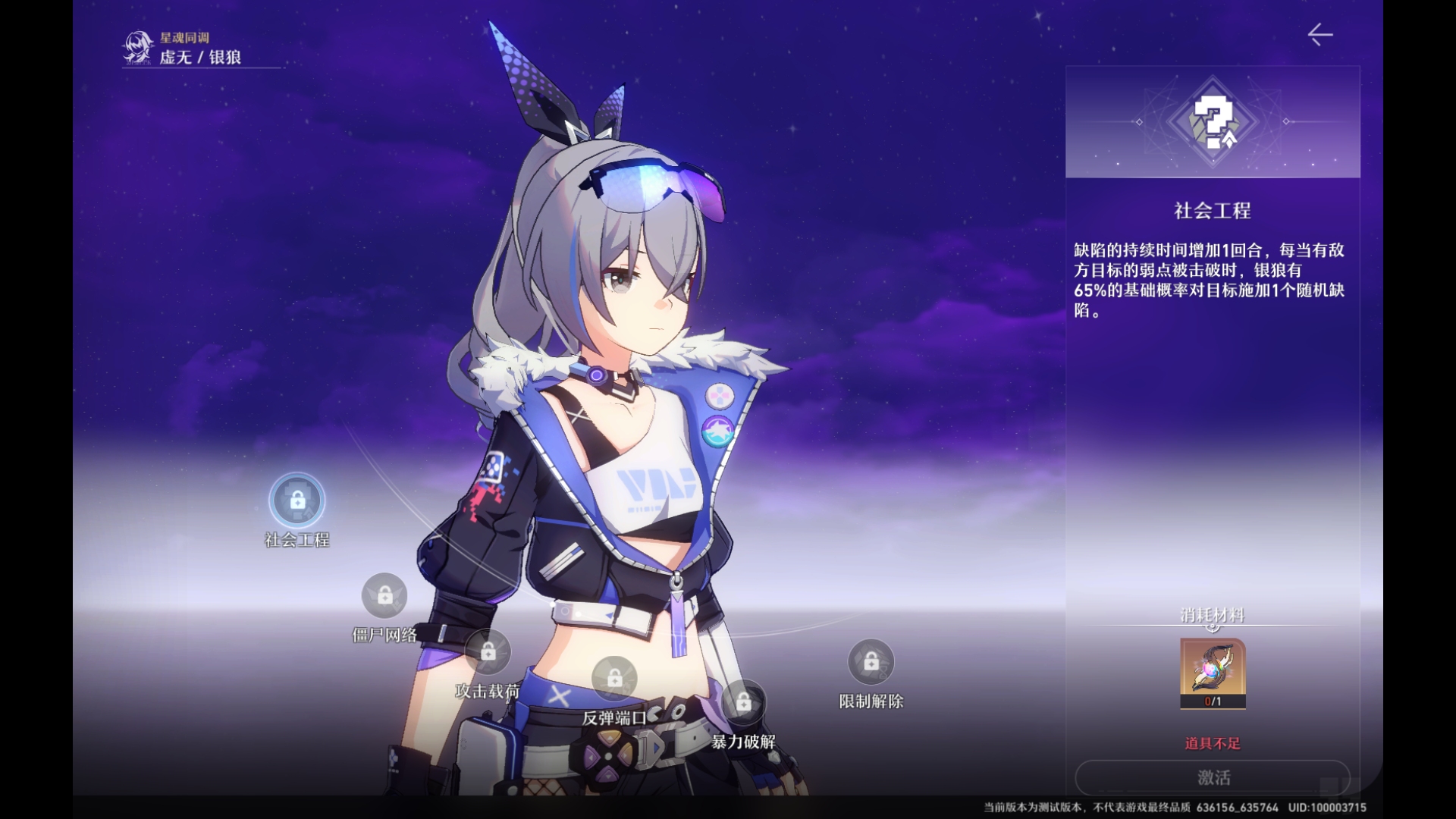Image resolution: width=1456 pixels, height=819 pixels.
Task: Select the 僵尸网络 eidolon node
Action: pyautogui.click(x=384, y=596)
